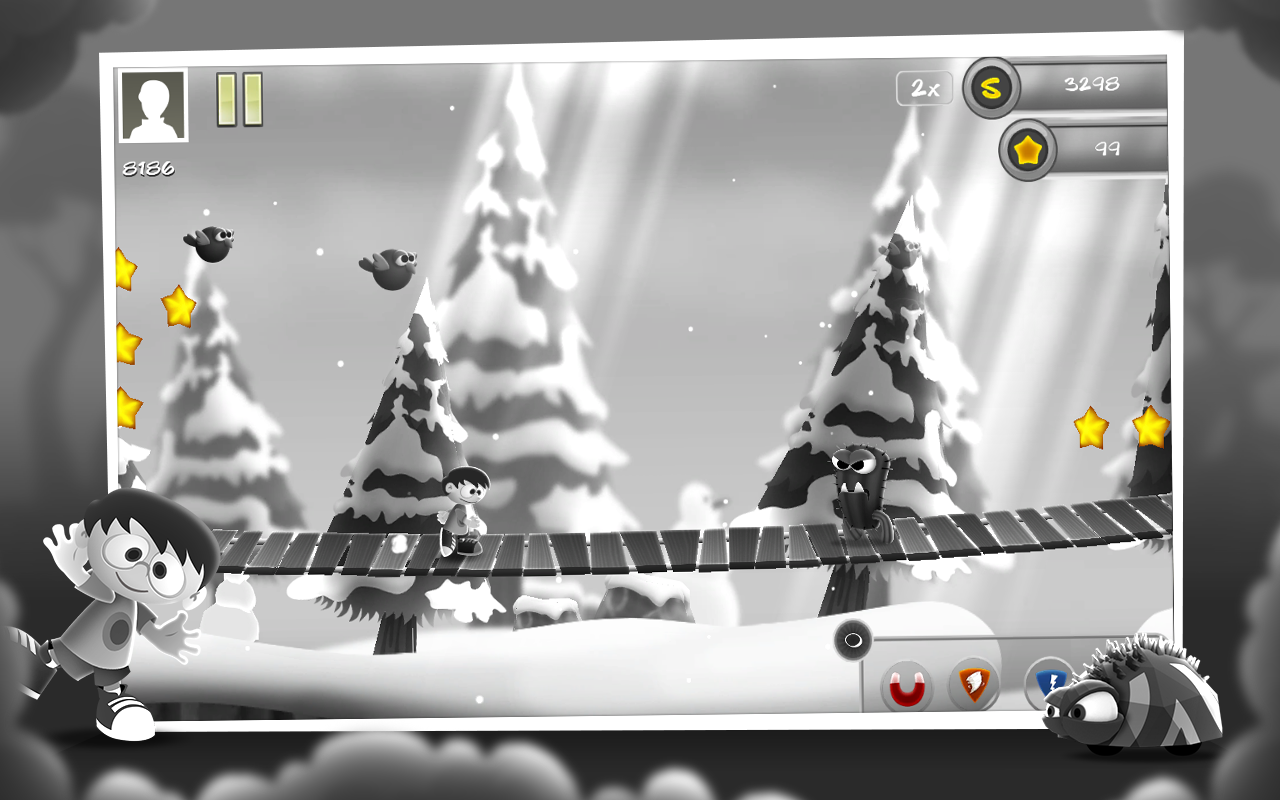Select the gold star counter icon

coord(1027,151)
